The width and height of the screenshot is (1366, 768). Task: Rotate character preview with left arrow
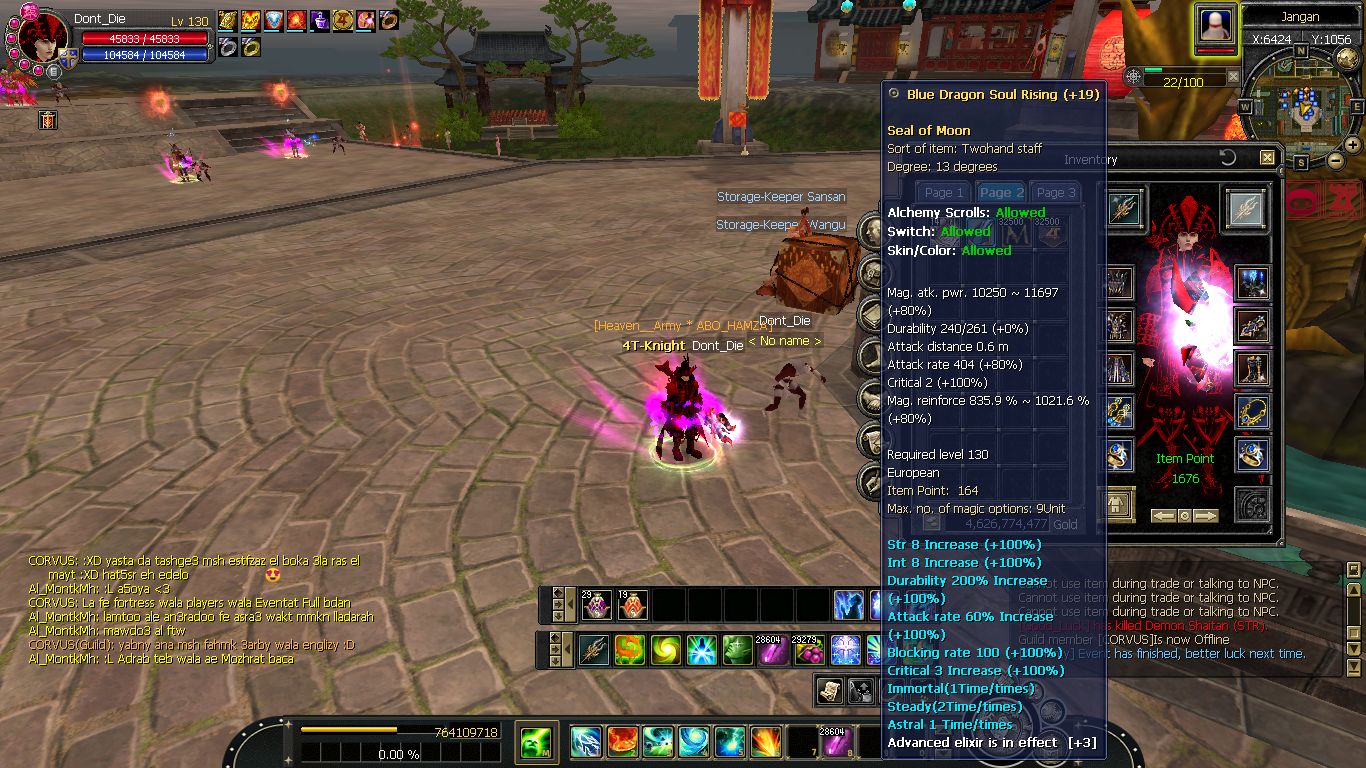[x=1163, y=516]
